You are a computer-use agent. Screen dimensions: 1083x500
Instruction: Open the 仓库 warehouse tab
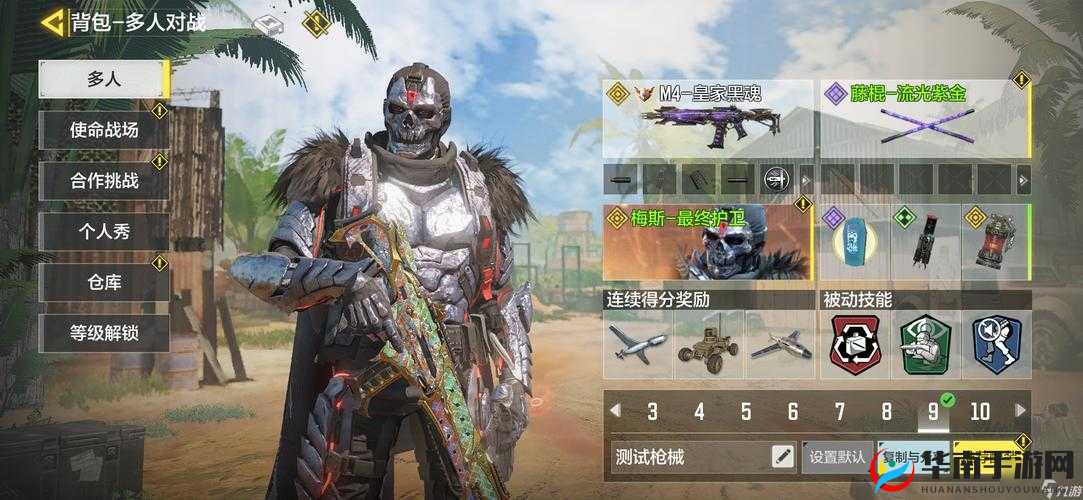point(103,282)
